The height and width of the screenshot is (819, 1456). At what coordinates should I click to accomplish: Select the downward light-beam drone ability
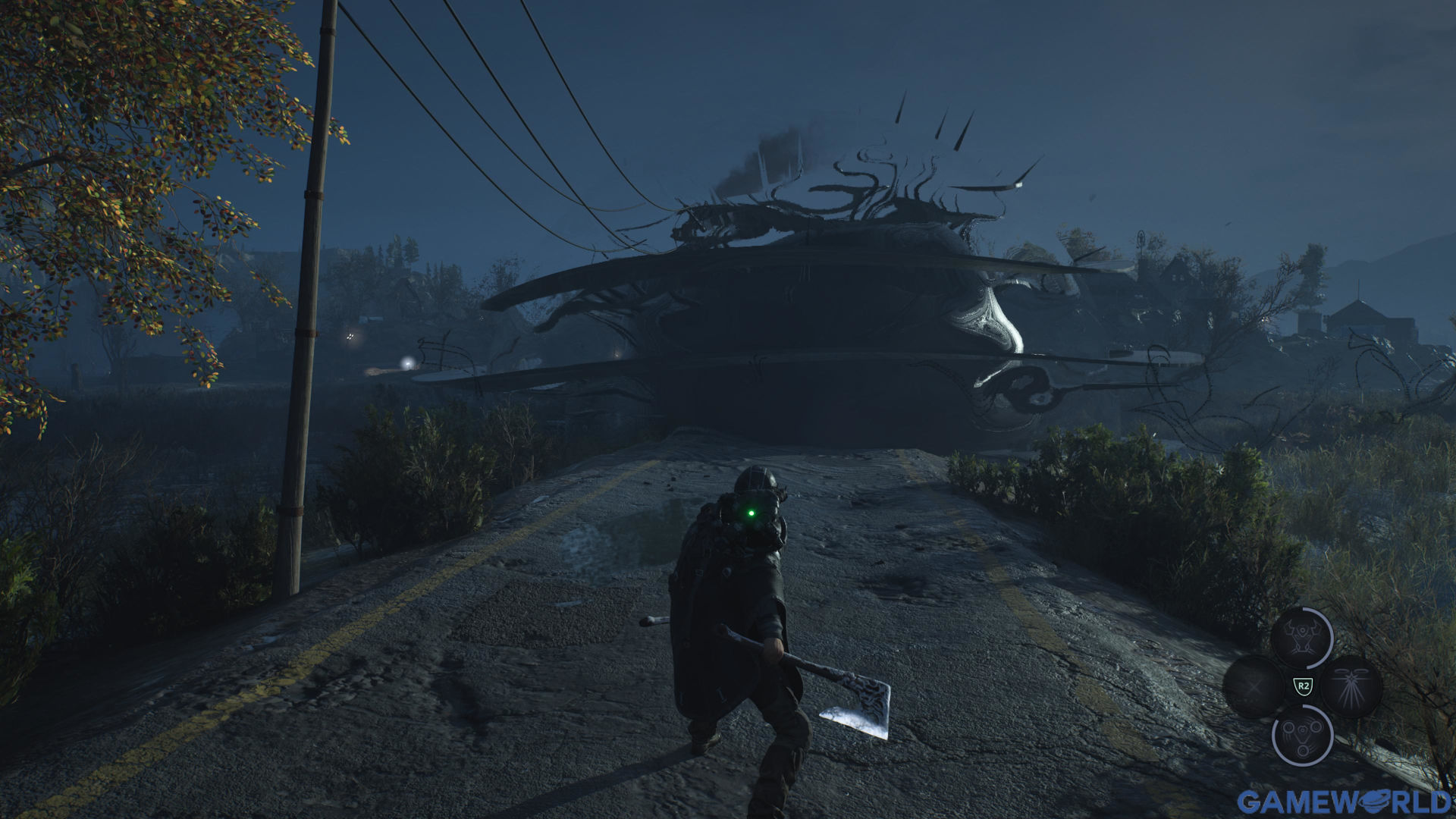coord(1351,686)
